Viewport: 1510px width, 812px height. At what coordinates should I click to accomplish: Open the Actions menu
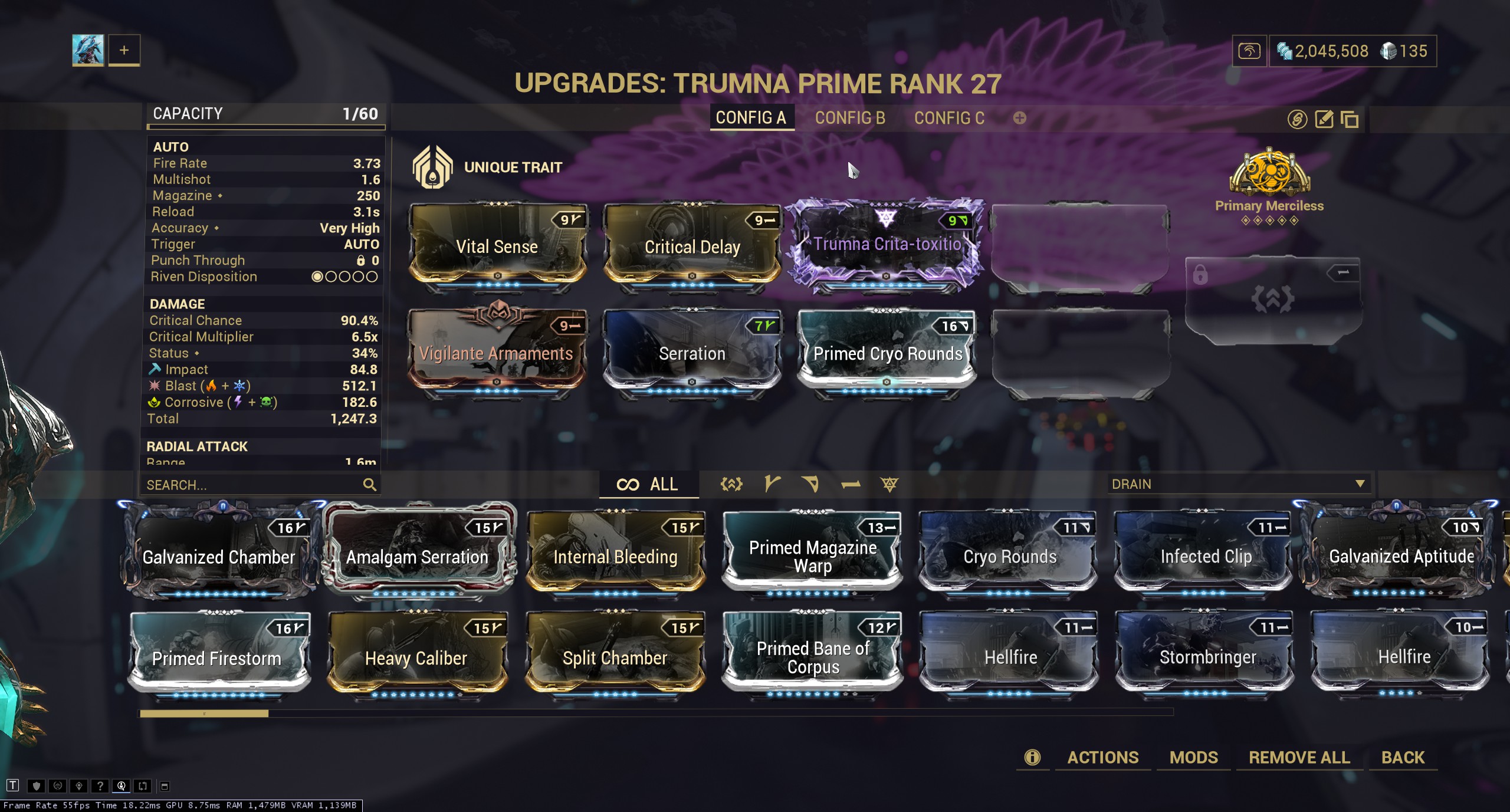1102,757
